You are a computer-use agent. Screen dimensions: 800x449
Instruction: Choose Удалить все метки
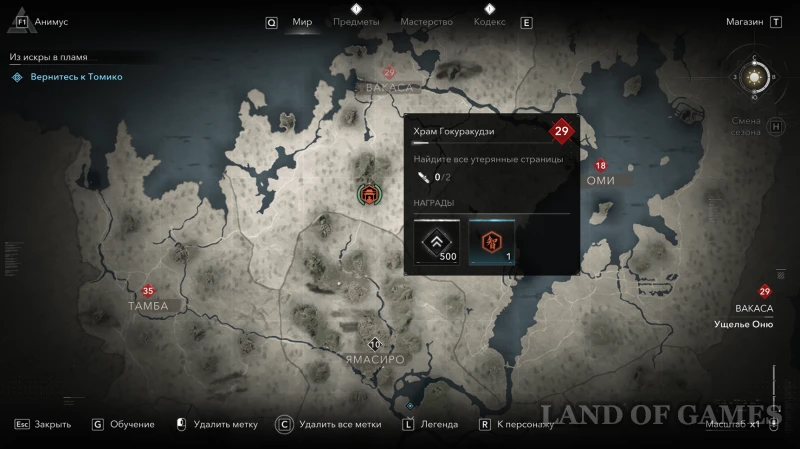point(339,424)
